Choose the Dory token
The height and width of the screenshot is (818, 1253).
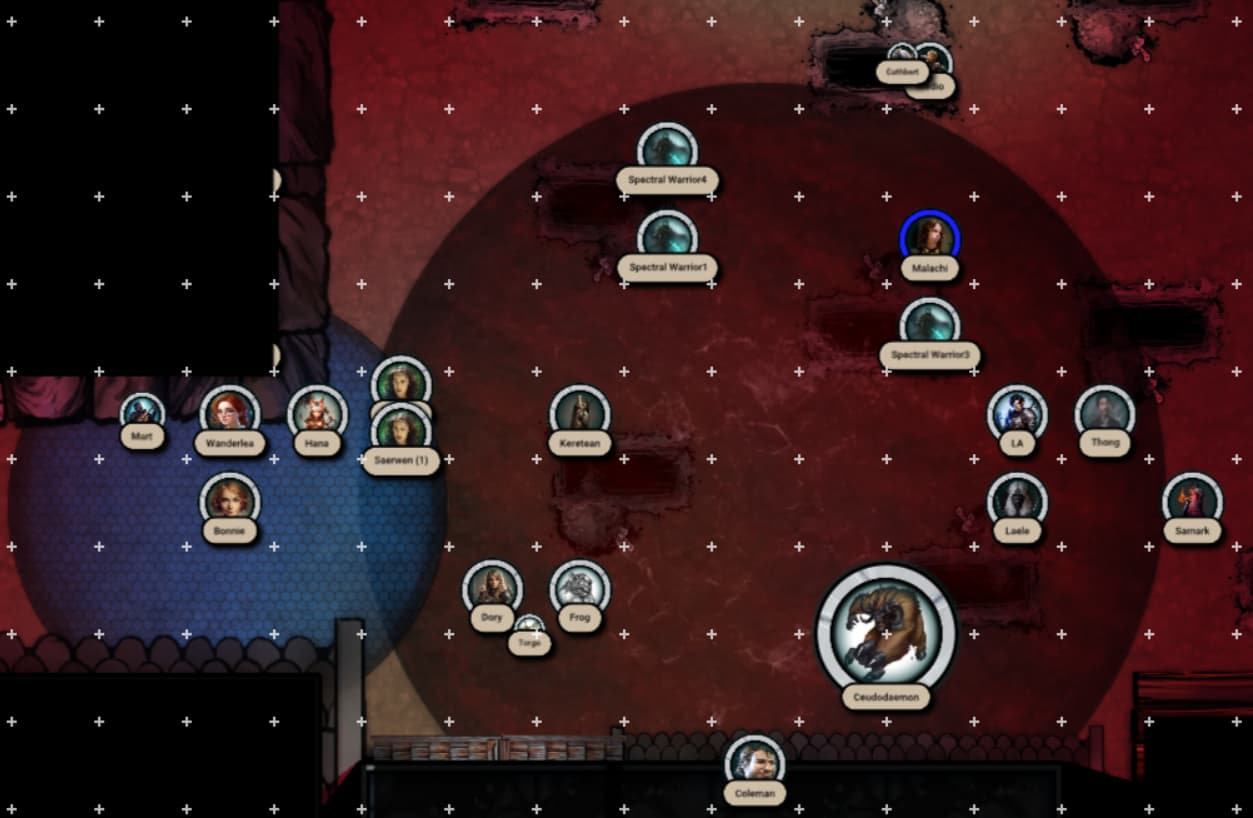492,588
